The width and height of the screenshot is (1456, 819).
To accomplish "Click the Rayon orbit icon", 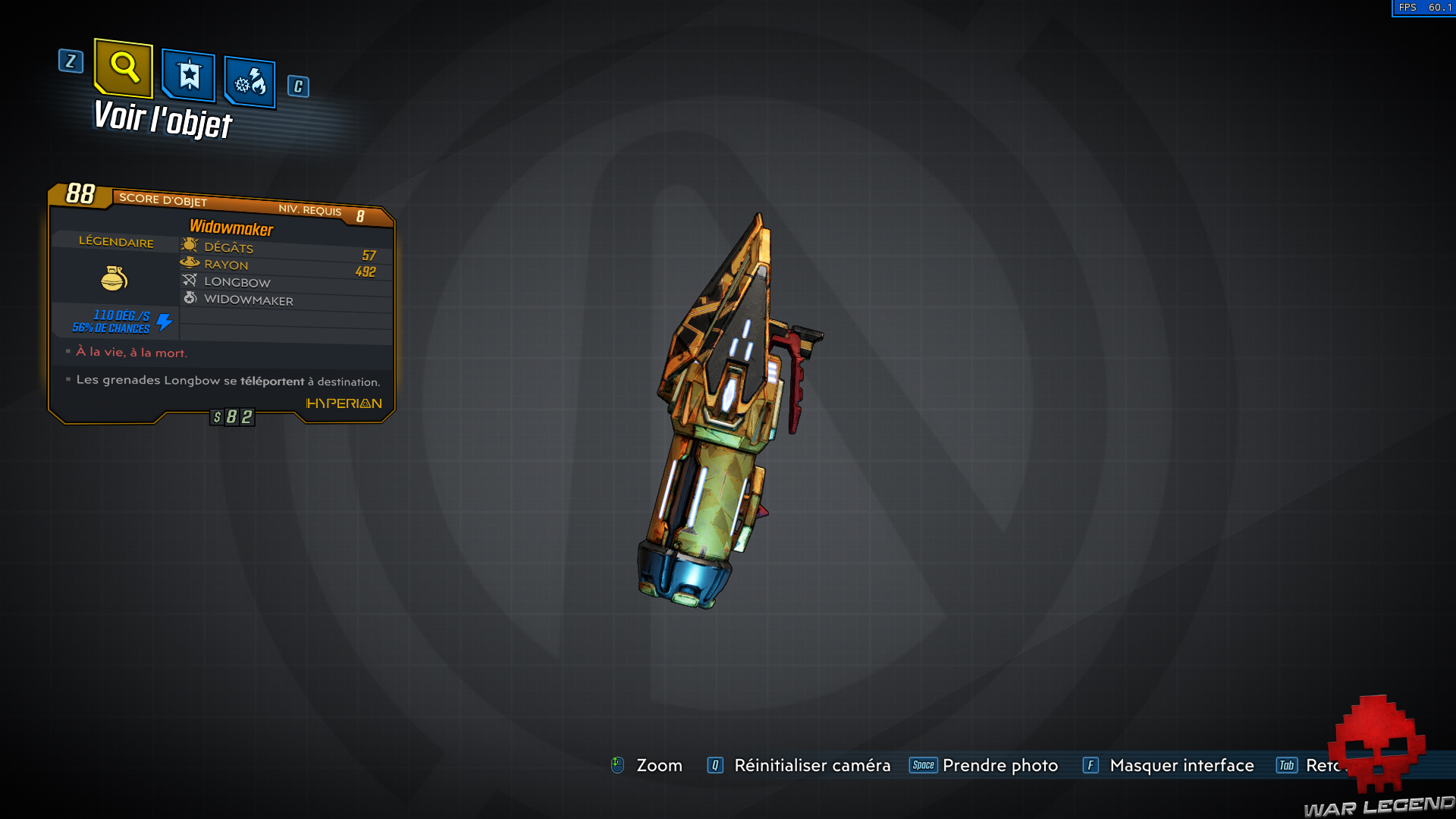I will coord(190,262).
